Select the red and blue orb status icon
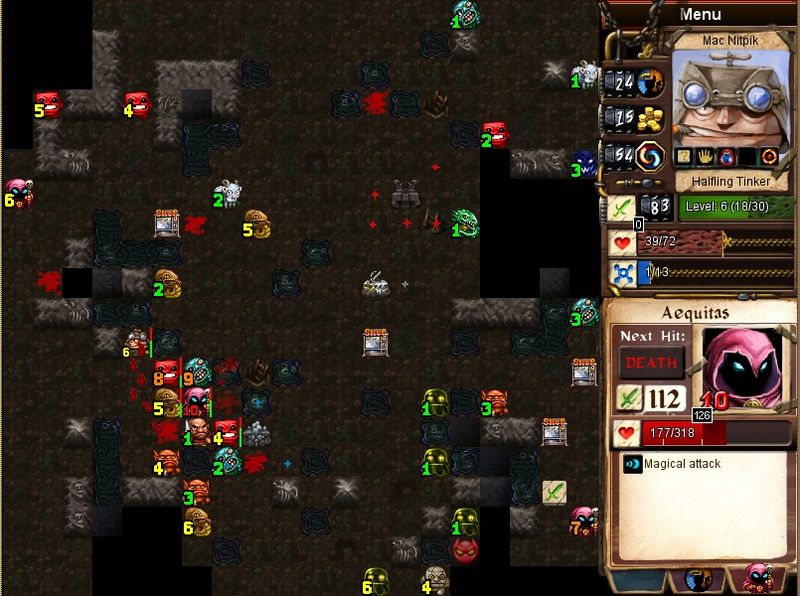The height and width of the screenshot is (596, 800). click(x=726, y=156)
